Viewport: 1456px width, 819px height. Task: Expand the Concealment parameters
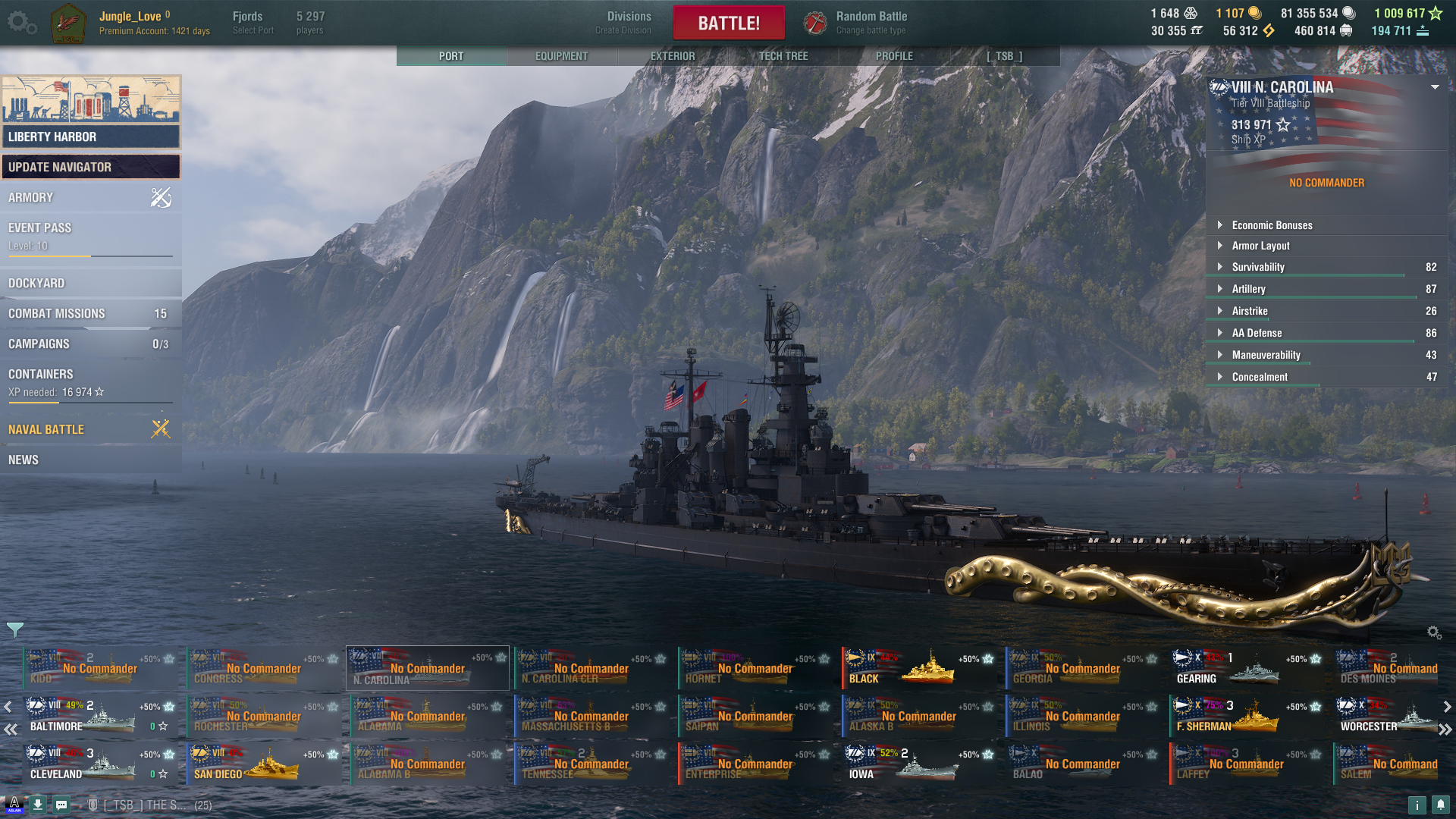1259,377
